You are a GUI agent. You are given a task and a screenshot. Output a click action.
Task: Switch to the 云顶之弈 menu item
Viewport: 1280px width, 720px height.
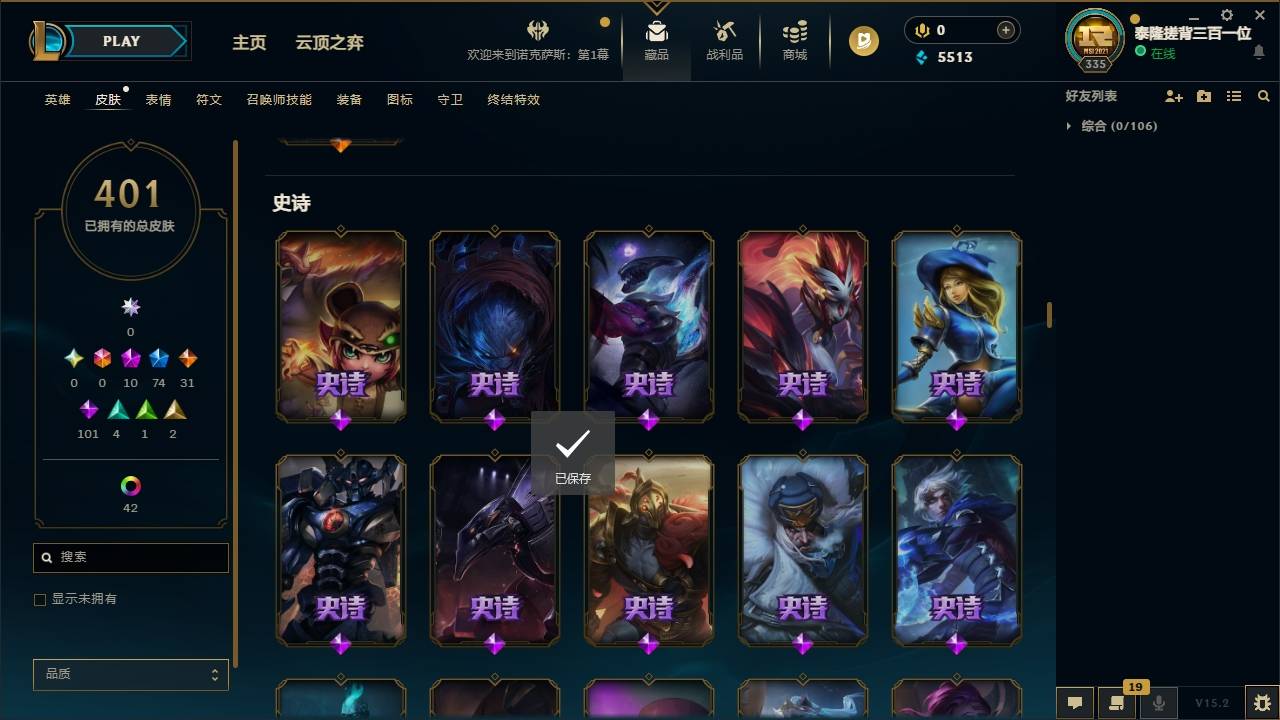(330, 43)
